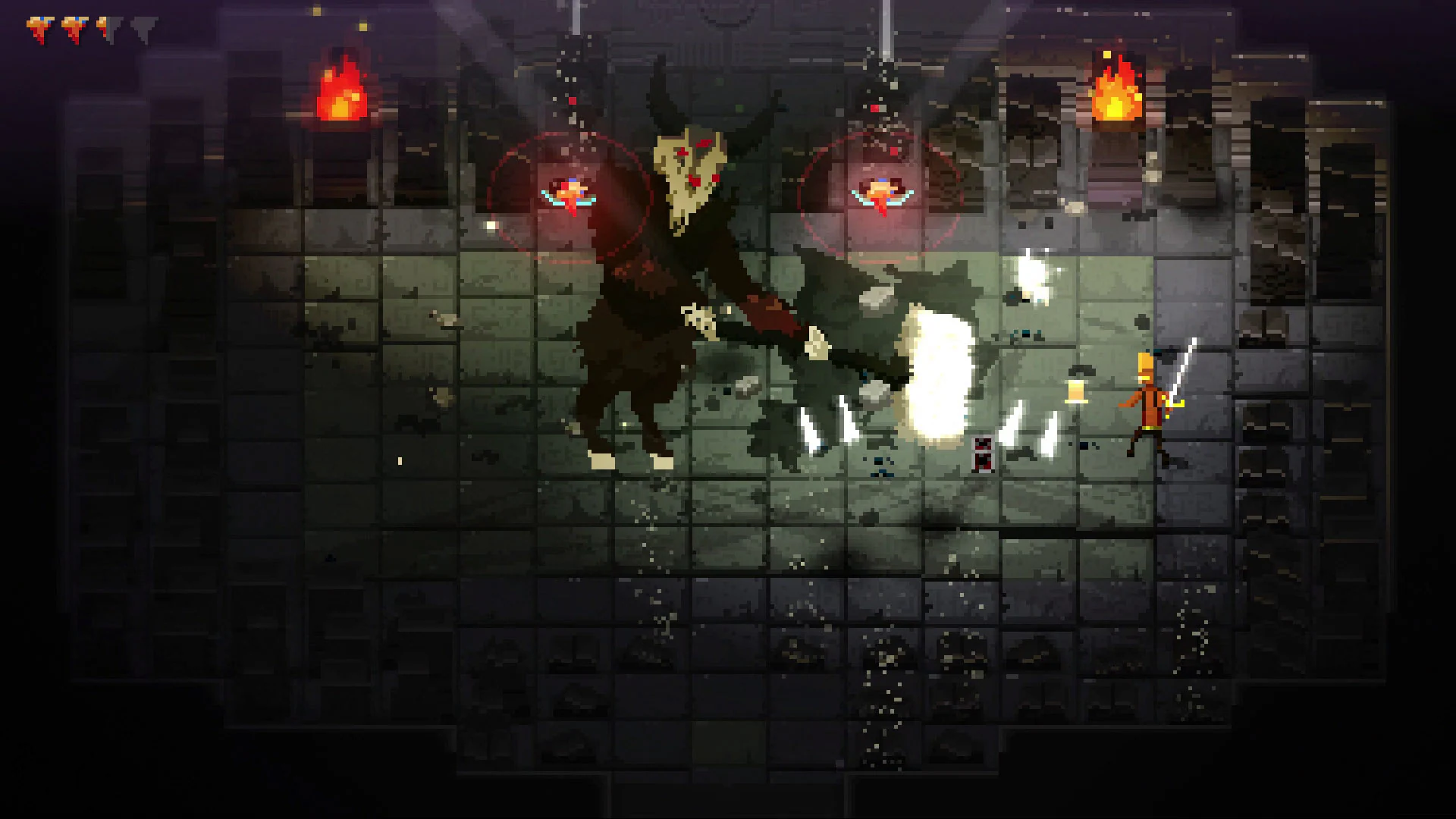Screen dimensions: 1456x819
Task: Click the glowing orb beside the hero
Action: [x=1075, y=391]
